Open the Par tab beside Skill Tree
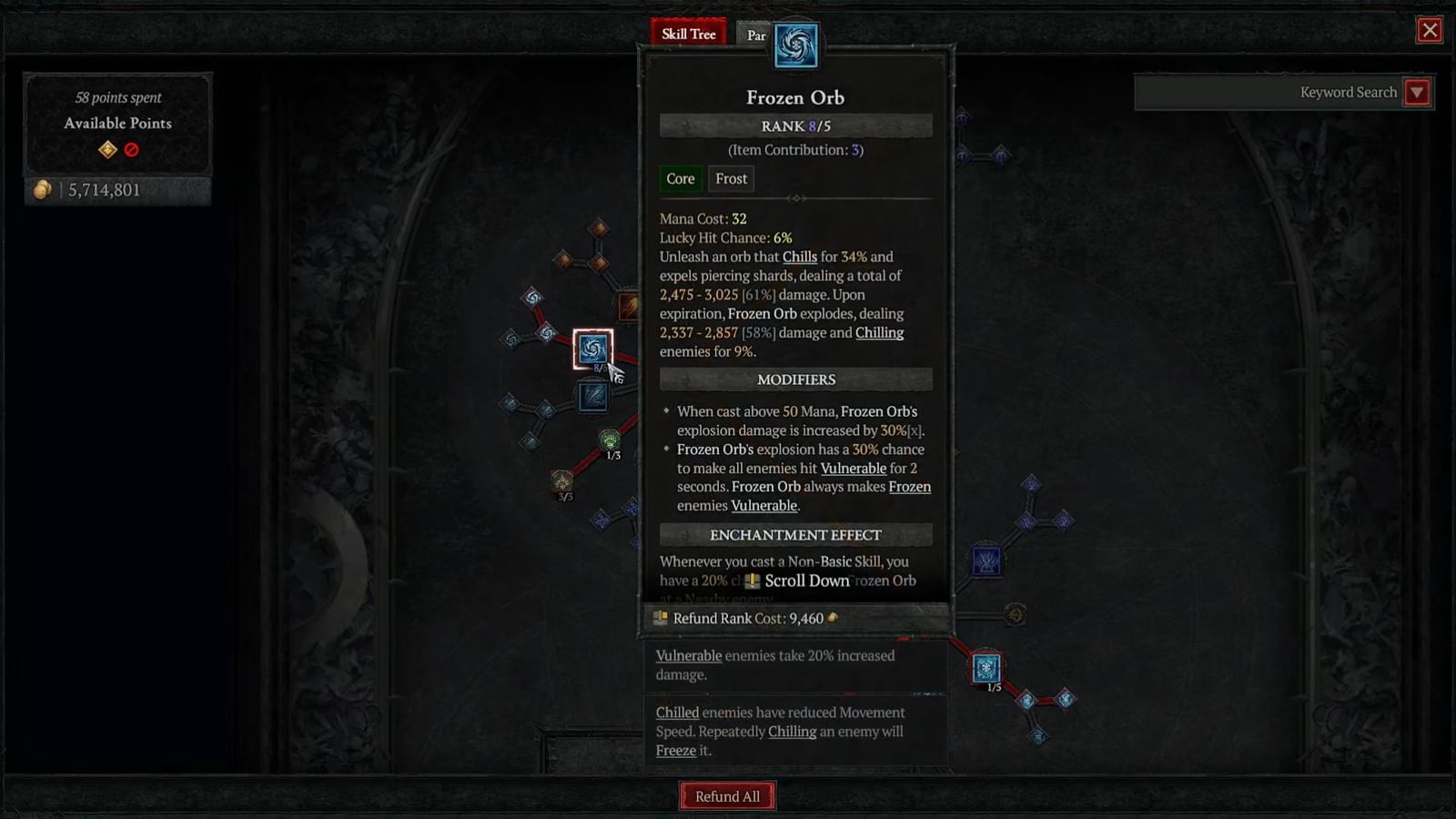Viewport: 1456px width, 819px height. (754, 35)
